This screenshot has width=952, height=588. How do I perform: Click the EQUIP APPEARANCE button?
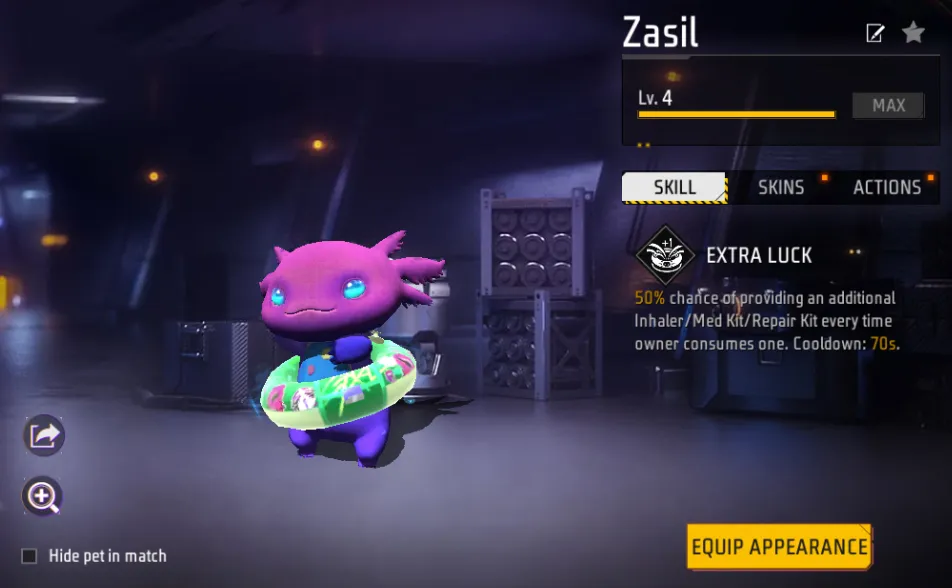pyautogui.click(x=779, y=547)
